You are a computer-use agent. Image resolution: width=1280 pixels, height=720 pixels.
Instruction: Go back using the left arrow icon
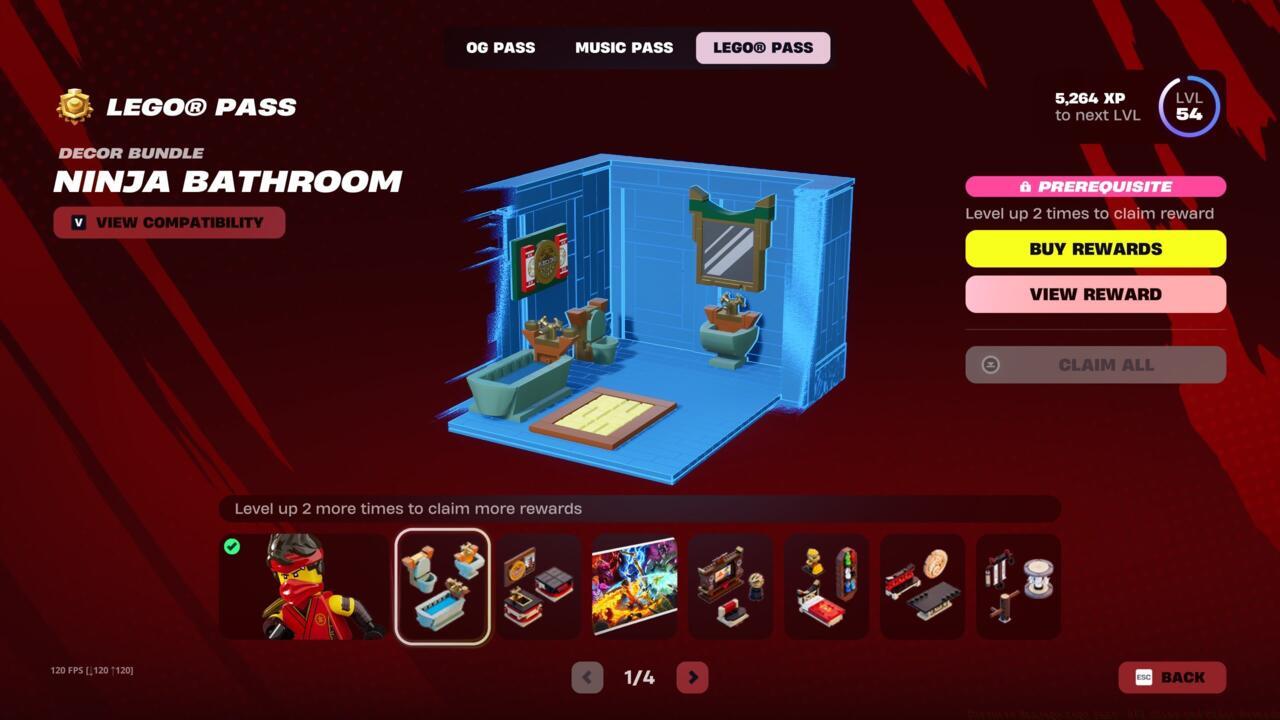point(586,677)
